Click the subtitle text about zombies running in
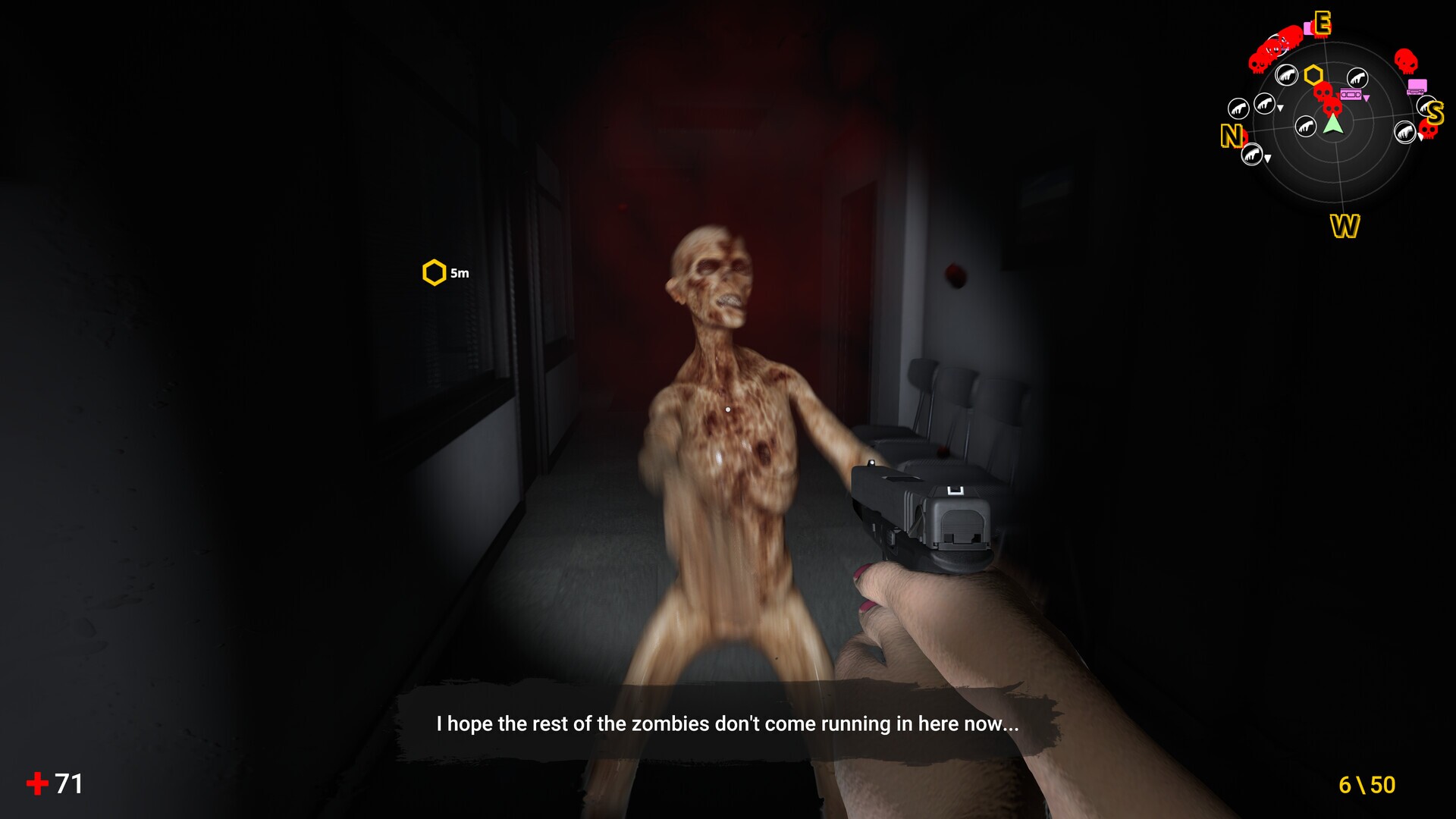Viewport: 1456px width, 819px height. [727, 725]
